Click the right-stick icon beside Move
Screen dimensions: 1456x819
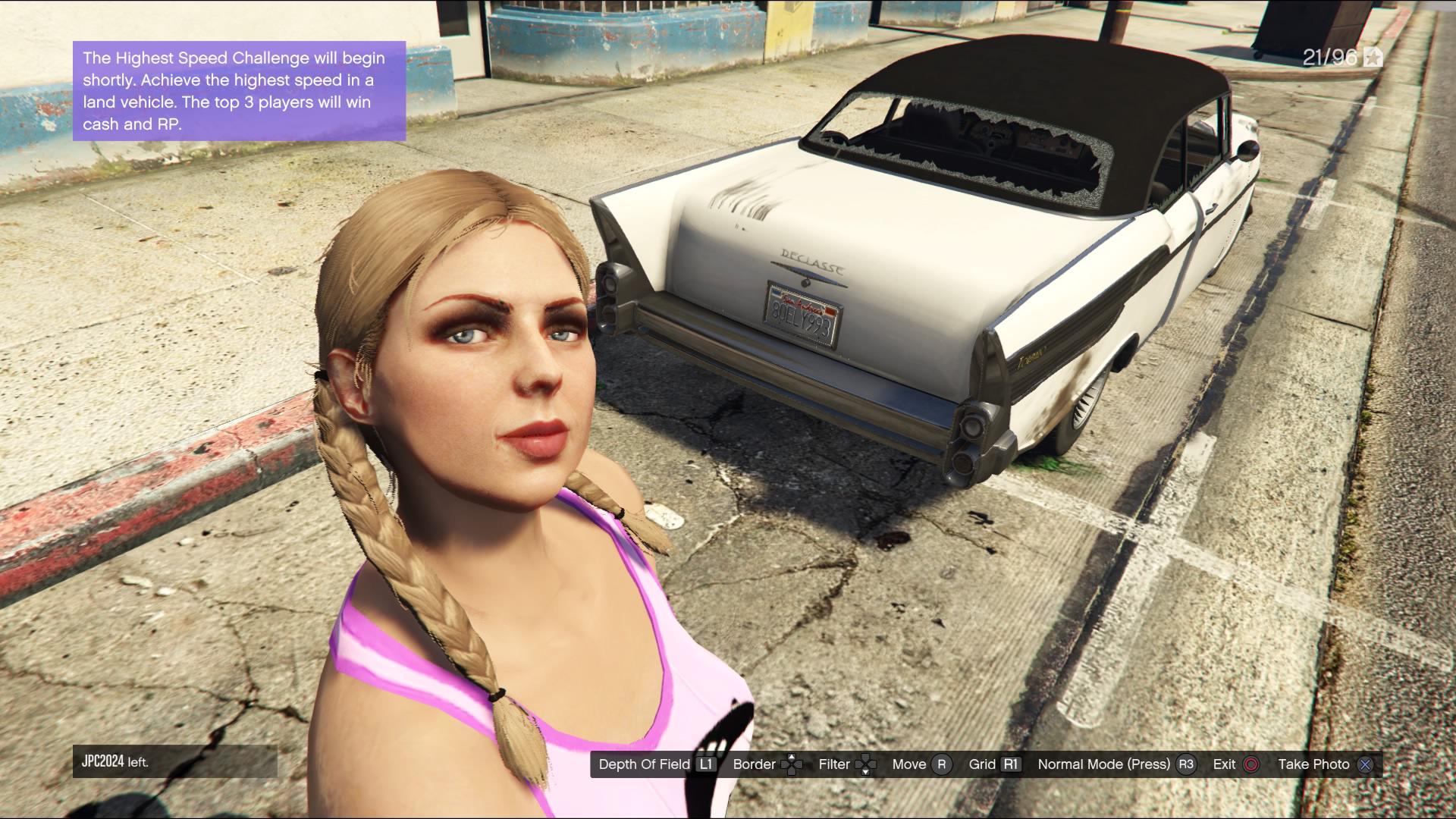(942, 764)
